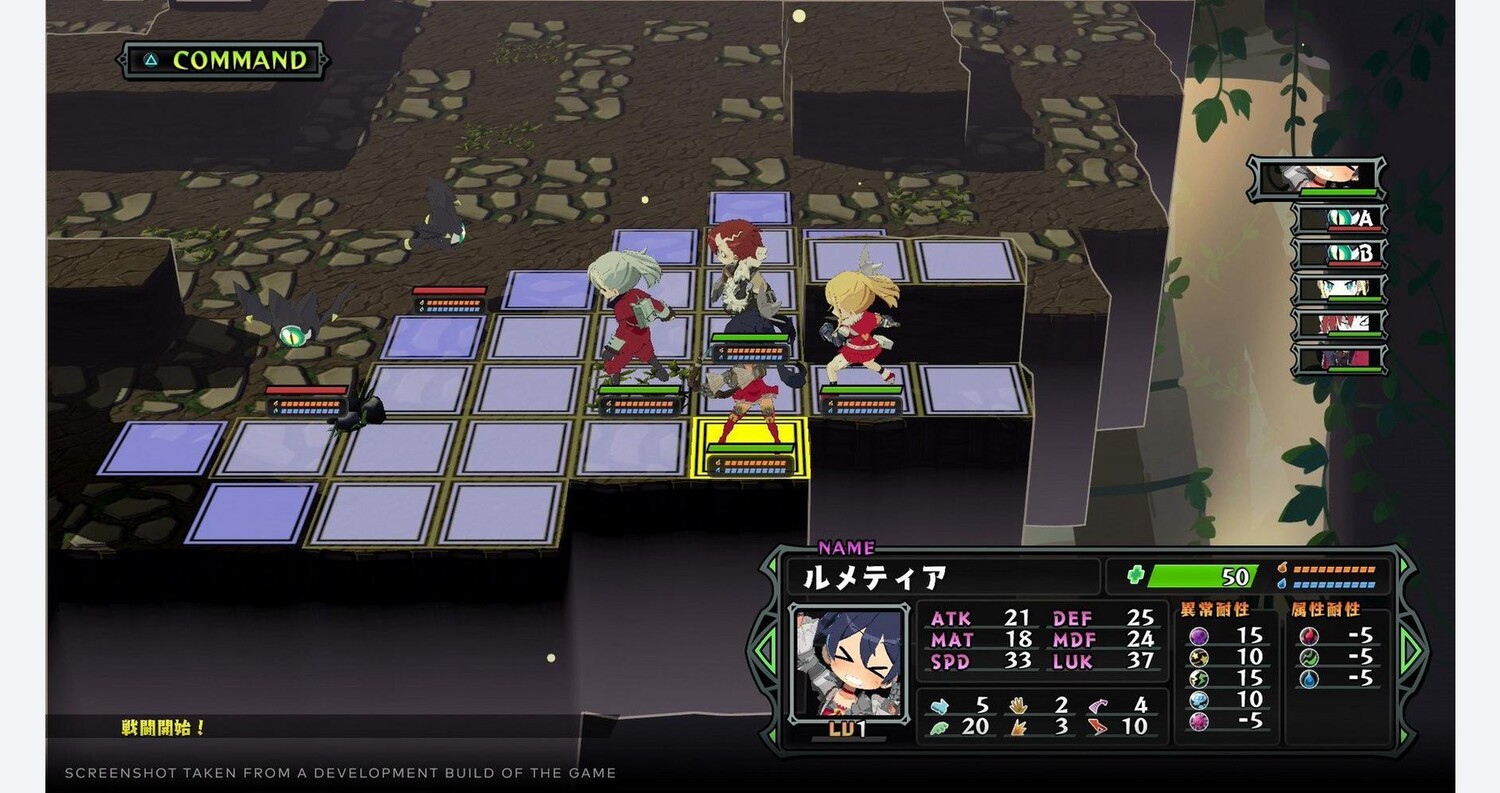Screen dimensions: 1500x793
Task: Select the blonde character's turn order entry
Action: click(1340, 289)
